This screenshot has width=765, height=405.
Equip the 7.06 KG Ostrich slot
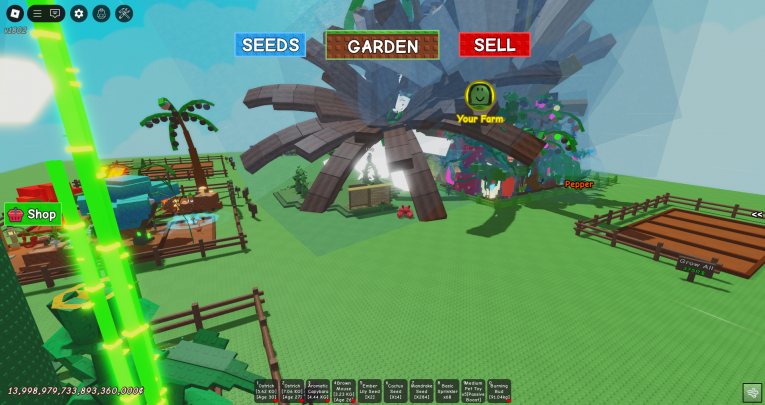292,391
